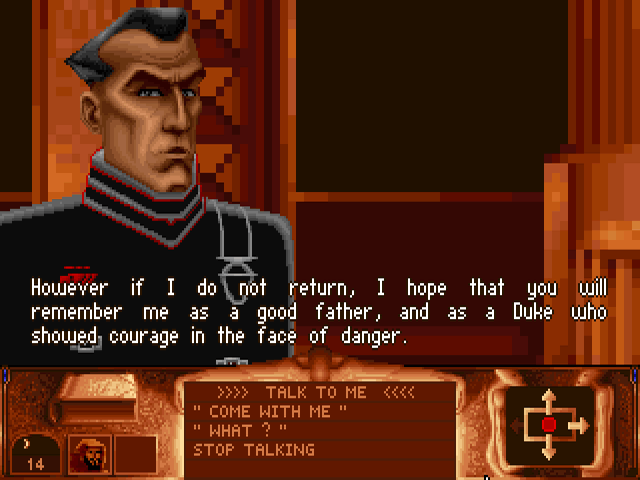Click the up arrow on the compass
The image size is (640, 480).
click(x=548, y=398)
